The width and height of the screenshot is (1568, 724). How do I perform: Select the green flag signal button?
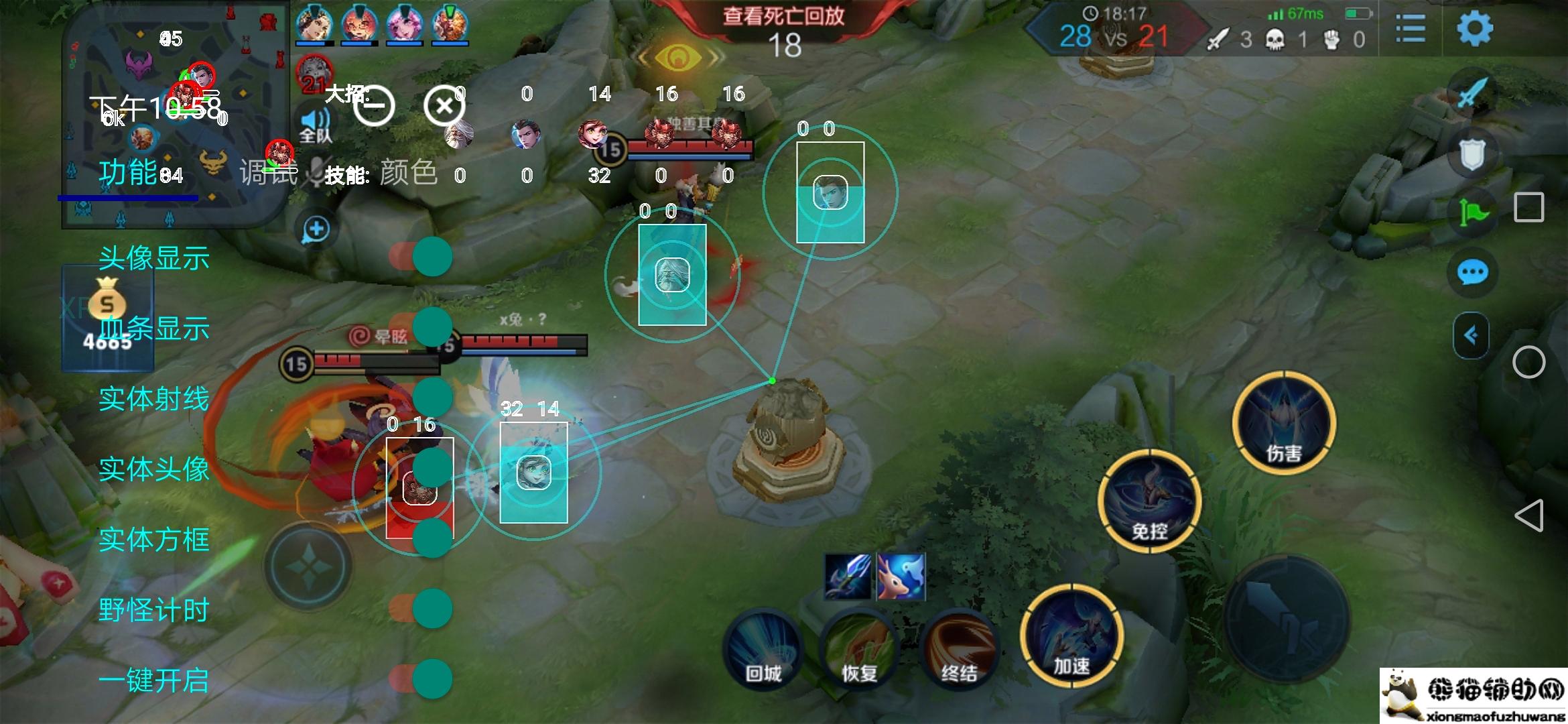[x=1472, y=213]
